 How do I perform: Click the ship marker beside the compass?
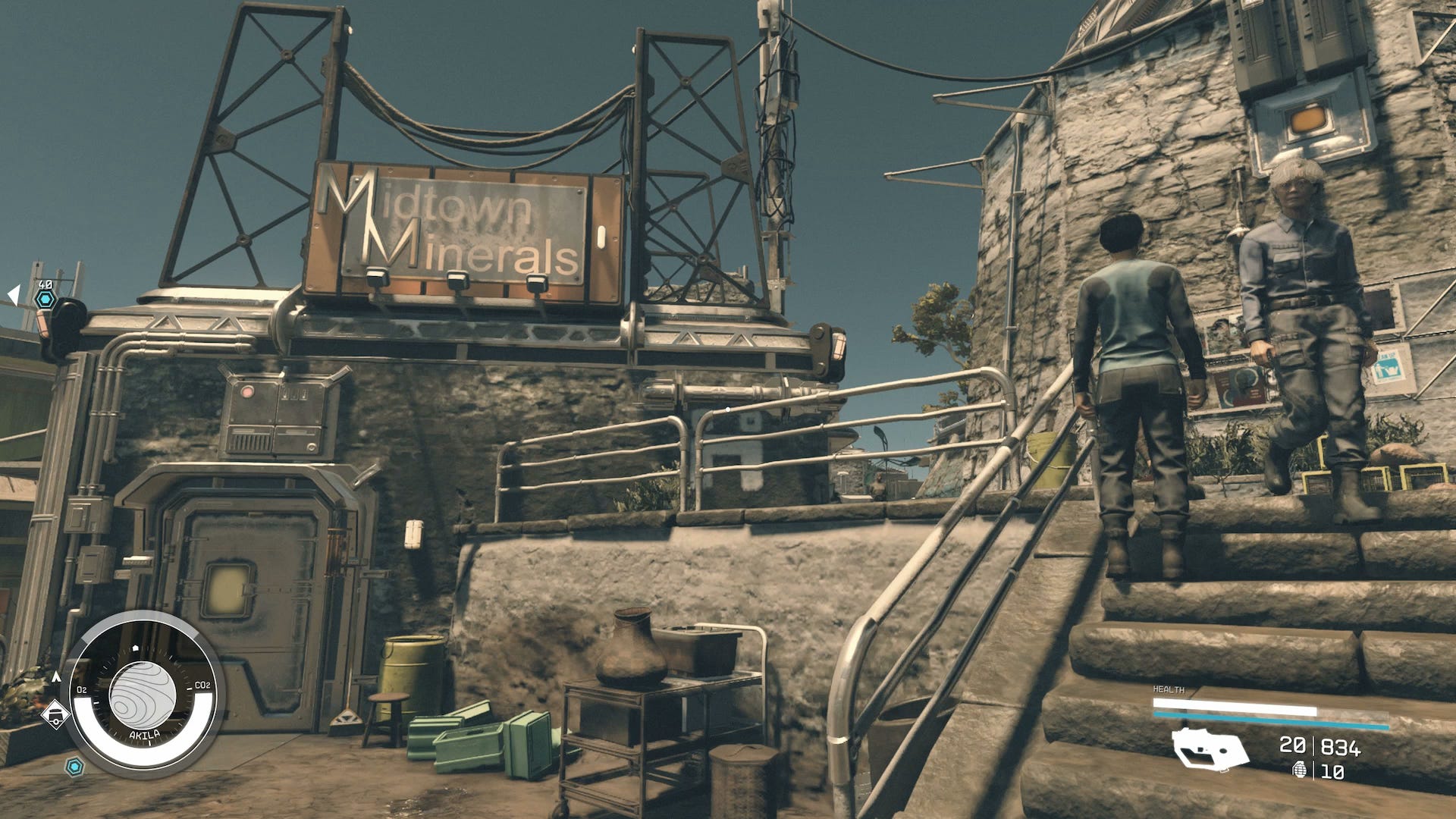55,714
